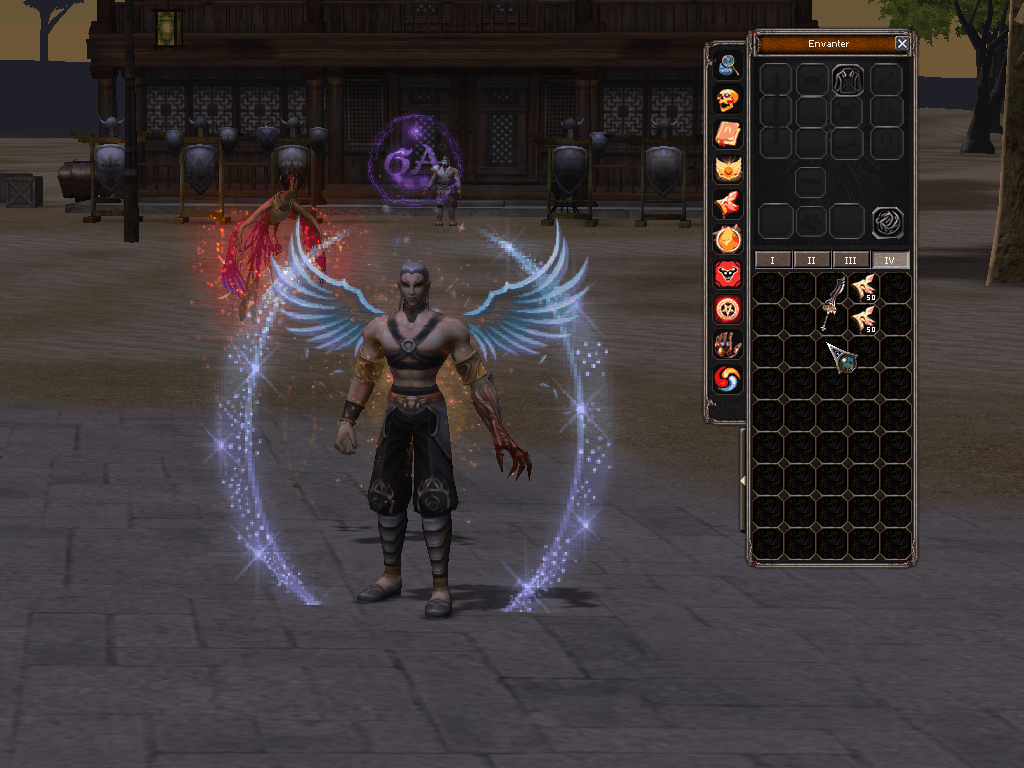Screen dimensions: 1024x768
Task: Activate the golden winged orb icon
Action: [728, 170]
